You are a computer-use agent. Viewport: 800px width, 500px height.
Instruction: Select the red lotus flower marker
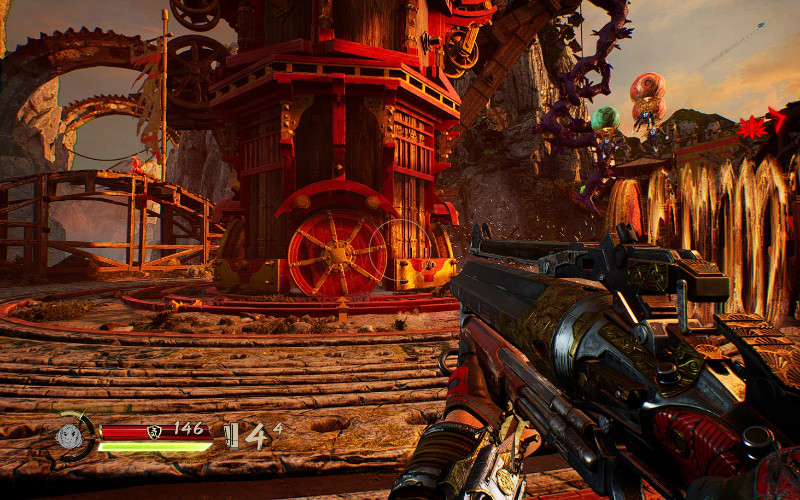(x=750, y=127)
